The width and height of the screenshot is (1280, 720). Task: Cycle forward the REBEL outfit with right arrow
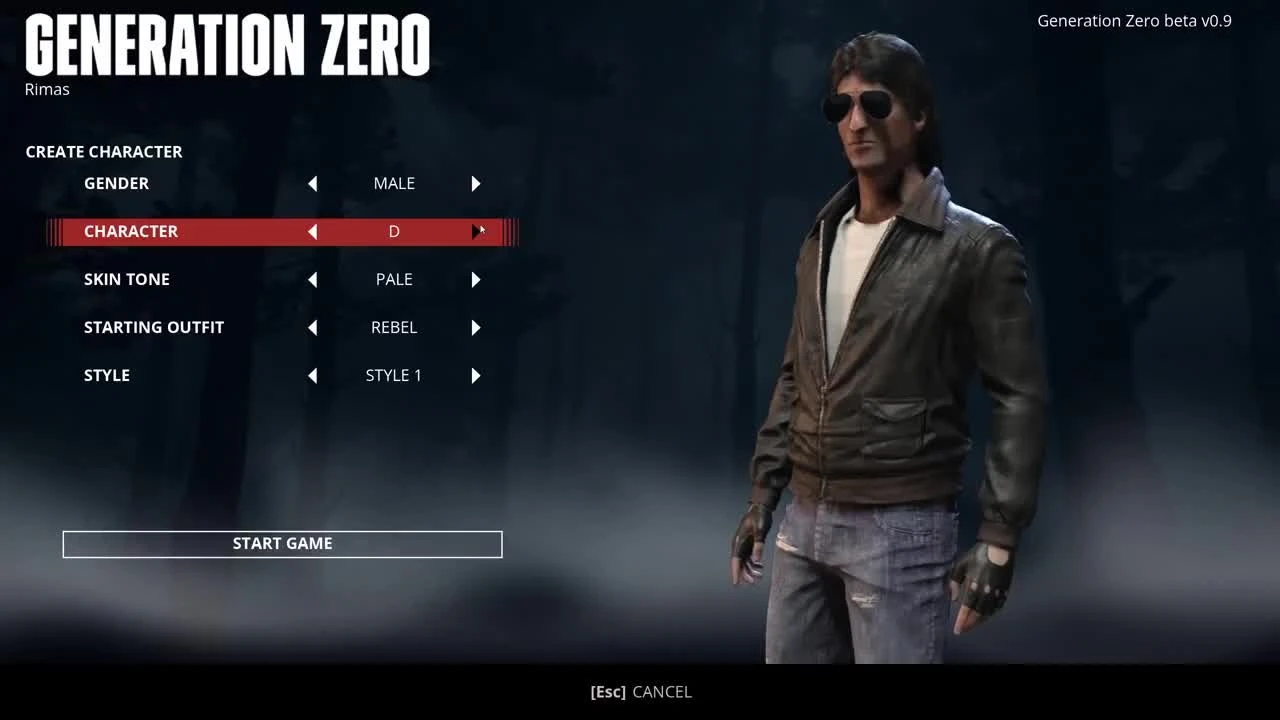point(475,327)
